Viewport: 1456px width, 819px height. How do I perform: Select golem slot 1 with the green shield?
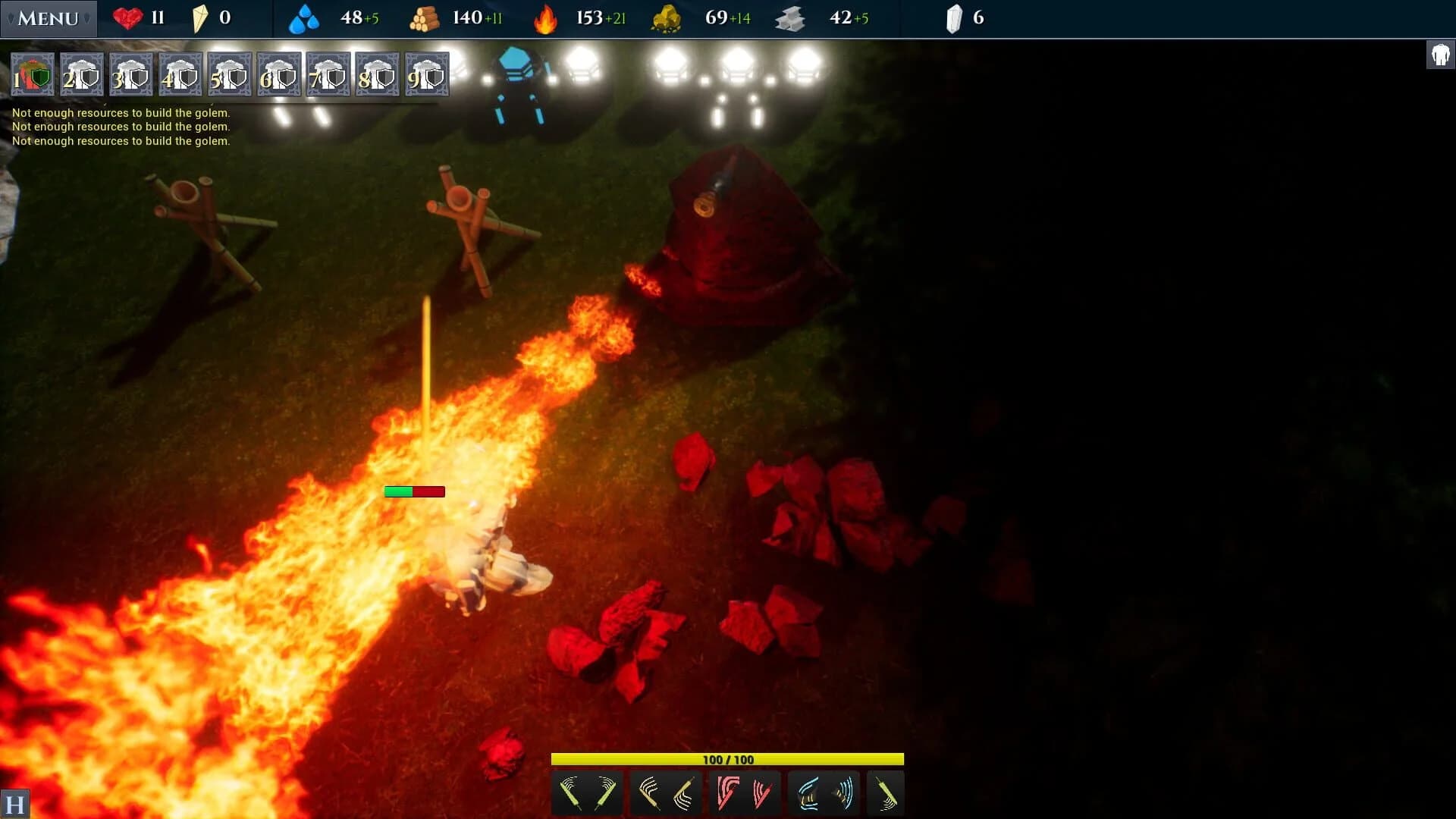(x=32, y=74)
